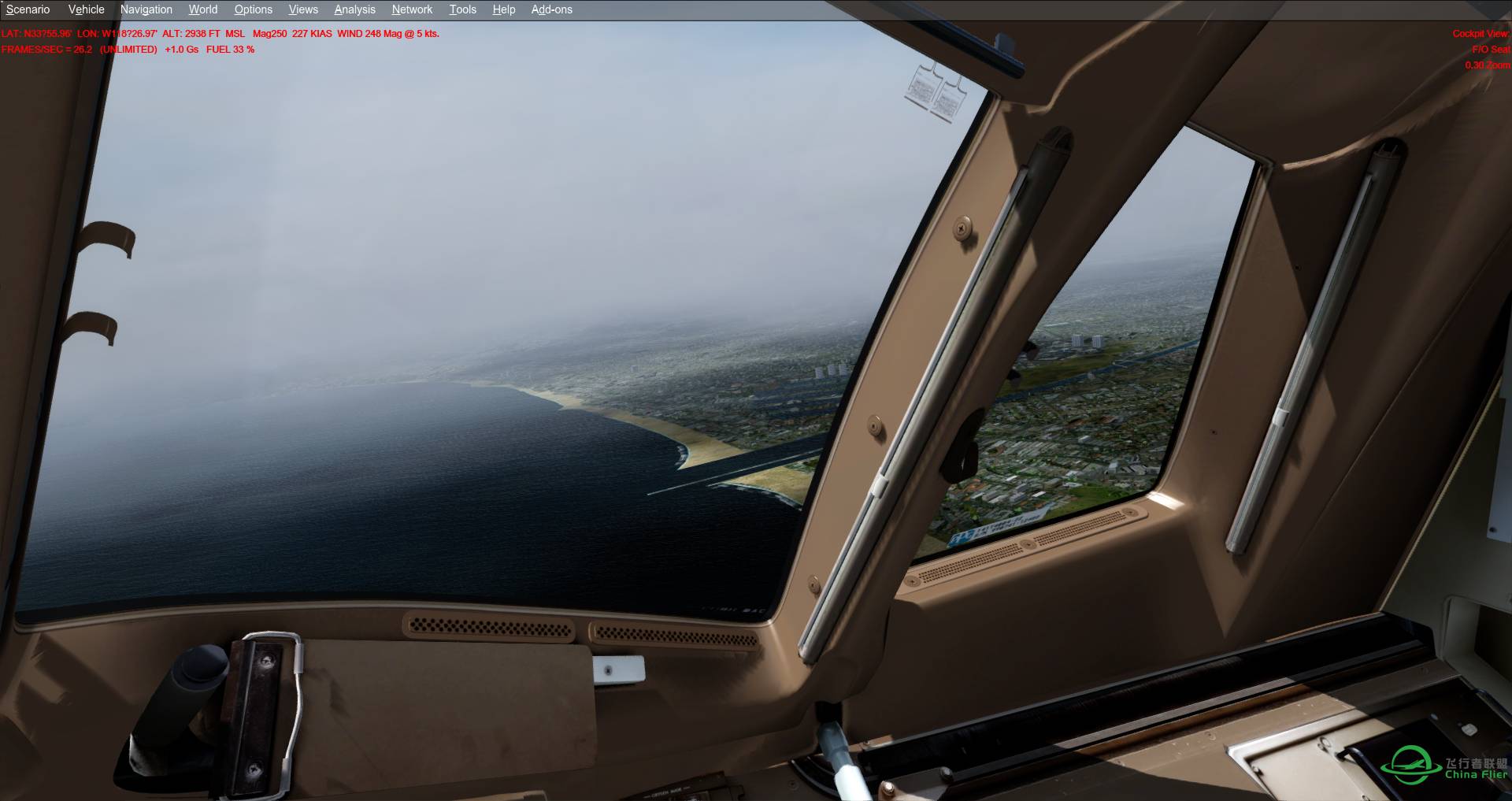The height and width of the screenshot is (801, 1512).
Task: Click the FUEL 33 % readout
Action: tap(229, 49)
